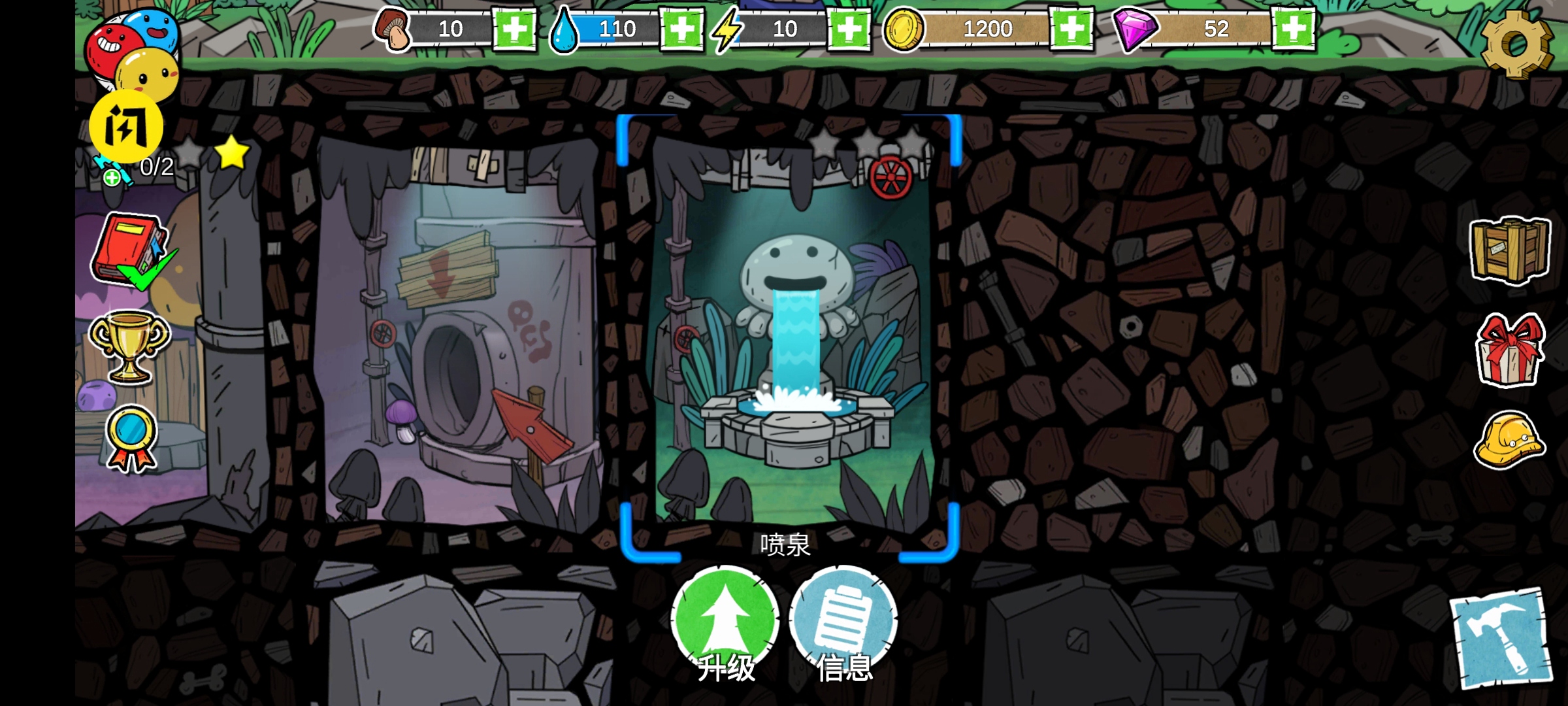View the gold trophy achievements
The height and width of the screenshot is (706, 1568).
(x=129, y=345)
